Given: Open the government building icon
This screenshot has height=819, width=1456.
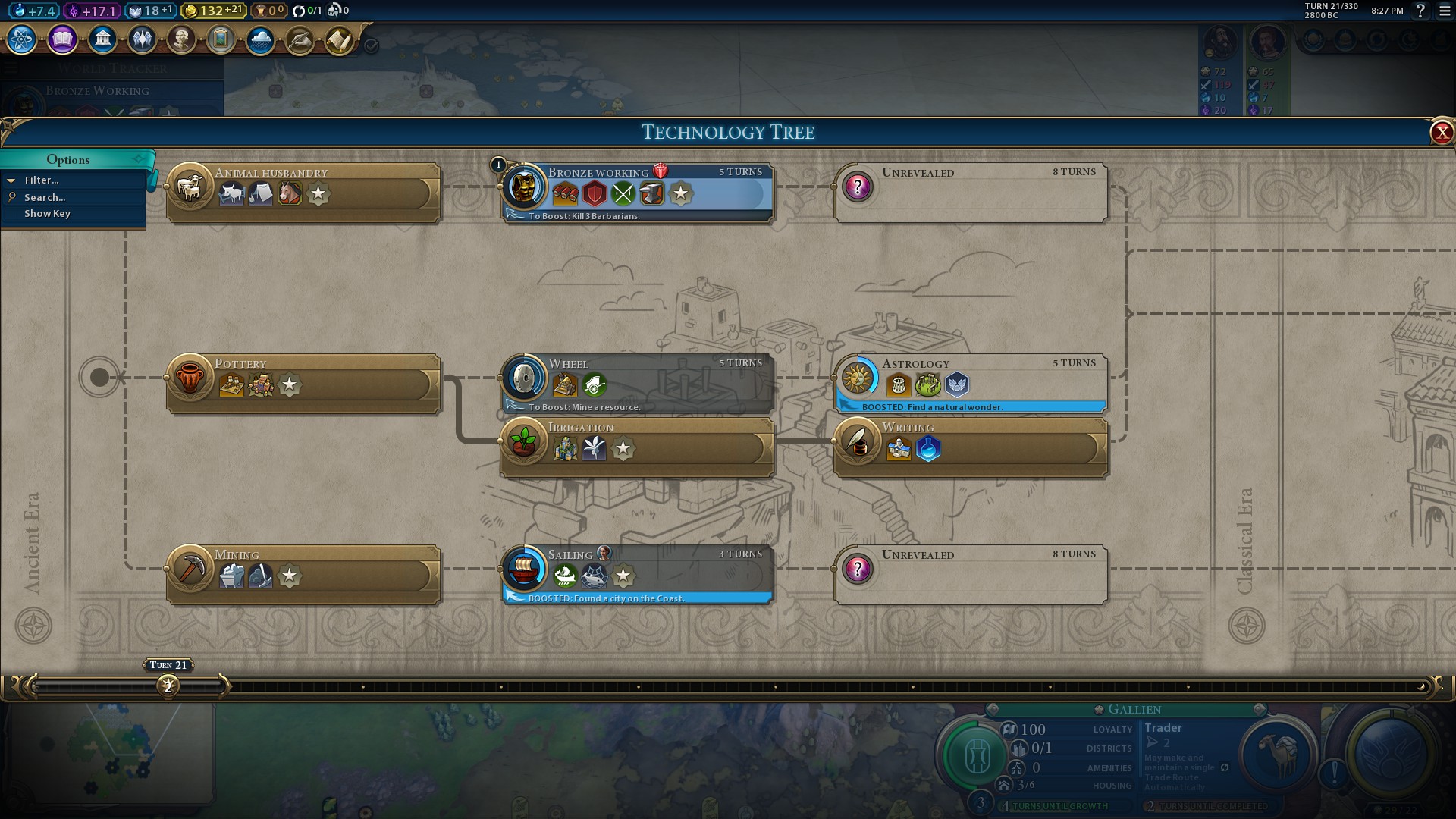Looking at the screenshot, I should click(102, 39).
